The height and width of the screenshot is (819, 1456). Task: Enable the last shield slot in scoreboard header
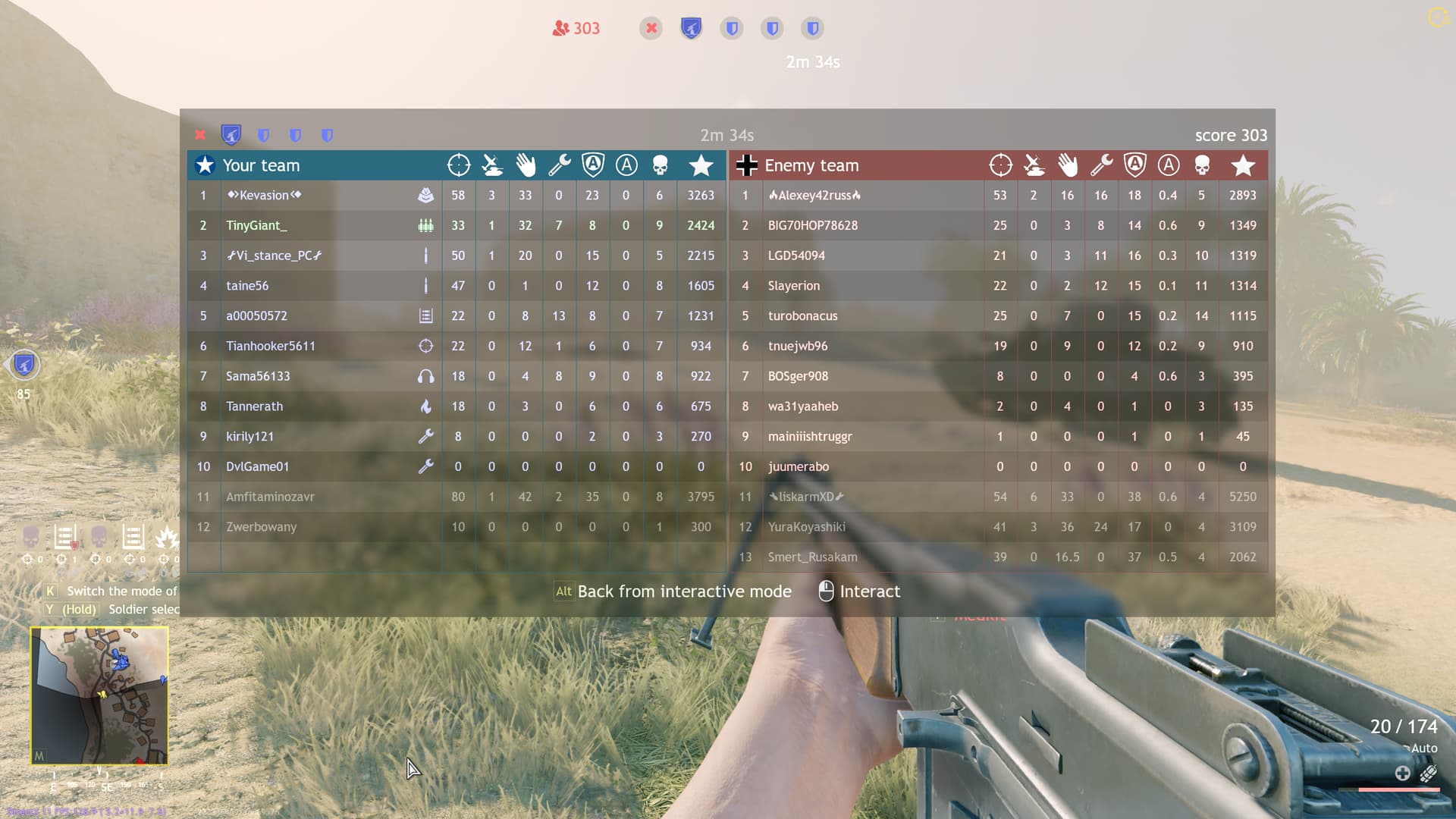click(327, 134)
